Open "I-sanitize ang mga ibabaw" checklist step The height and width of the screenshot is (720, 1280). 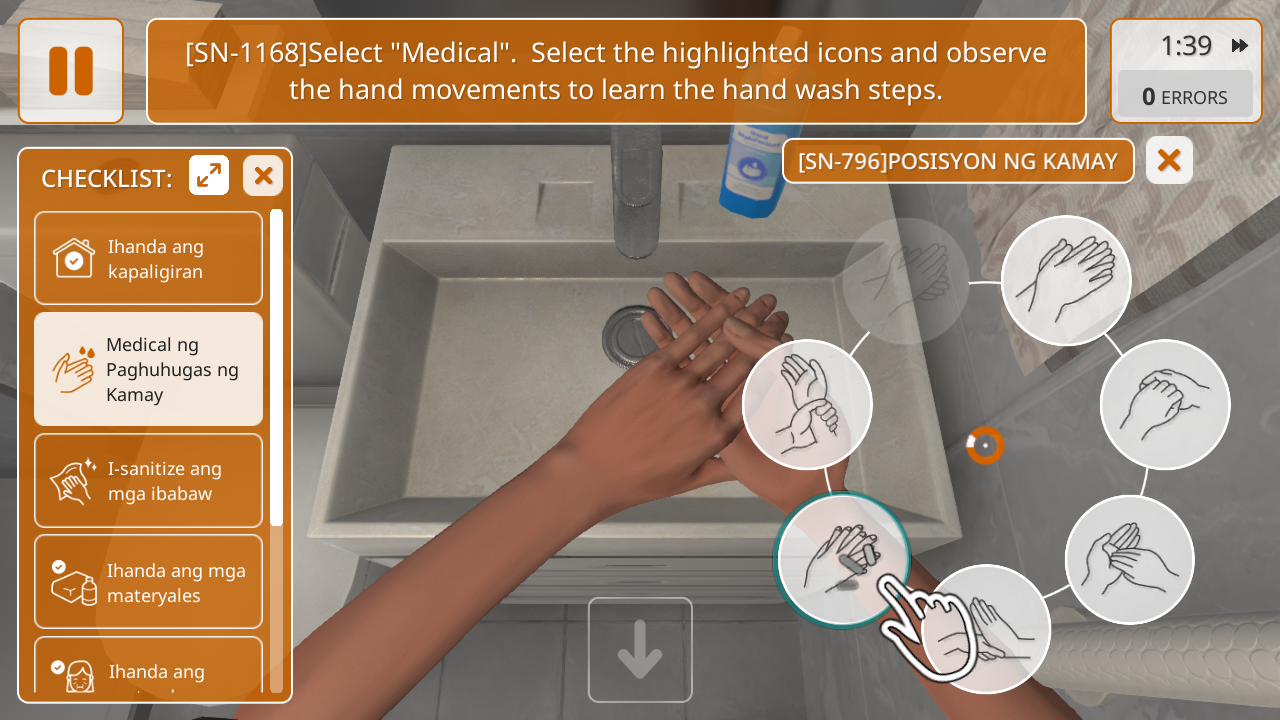coord(148,481)
